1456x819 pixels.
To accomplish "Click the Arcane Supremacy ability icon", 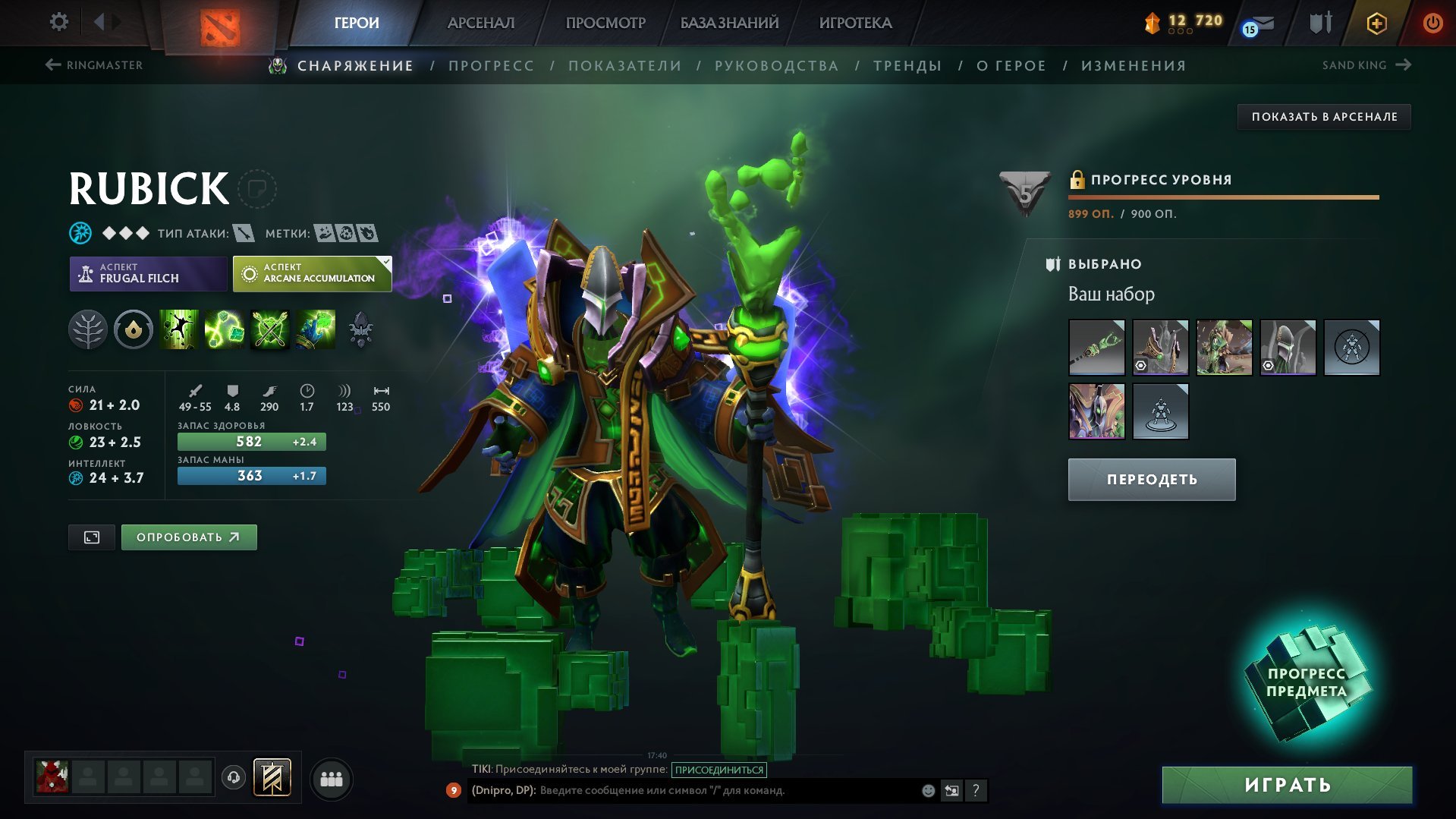I will tap(269, 329).
